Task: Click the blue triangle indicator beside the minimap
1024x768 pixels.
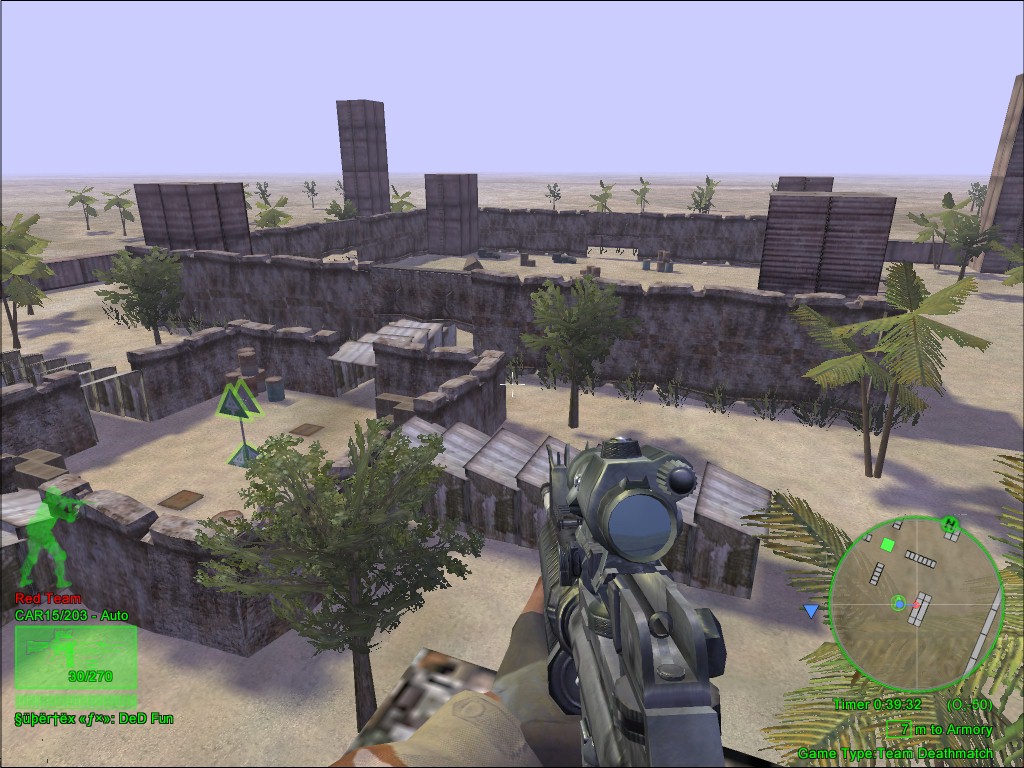Action: click(811, 610)
